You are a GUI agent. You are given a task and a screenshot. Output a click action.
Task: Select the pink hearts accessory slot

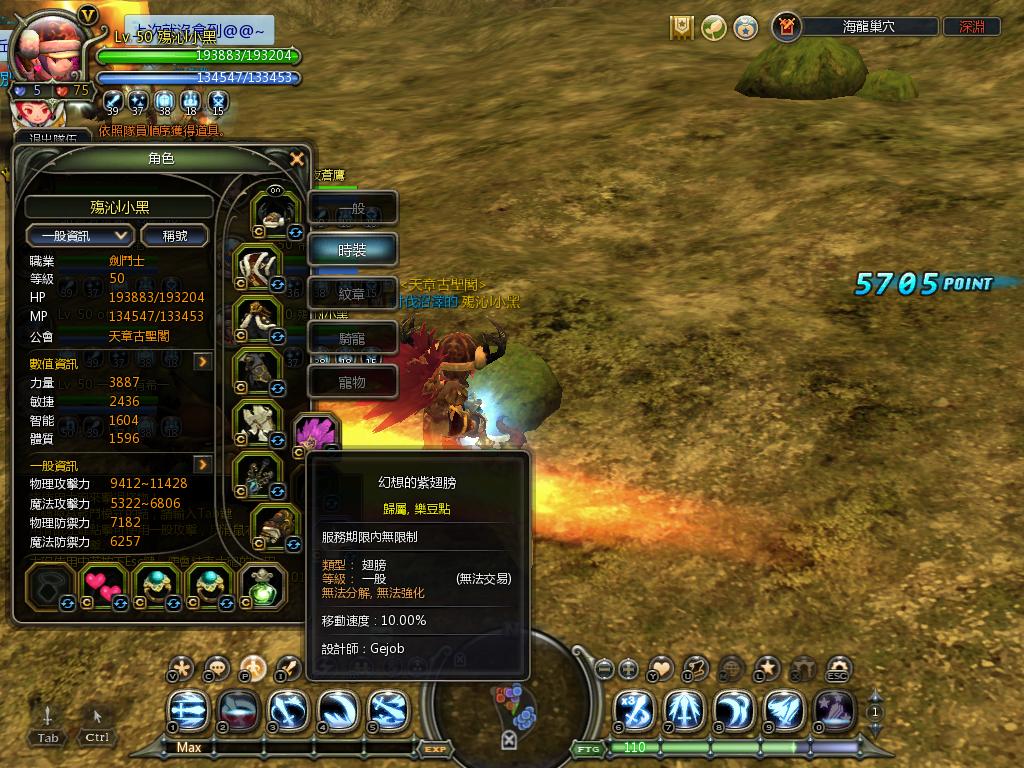pos(102,586)
